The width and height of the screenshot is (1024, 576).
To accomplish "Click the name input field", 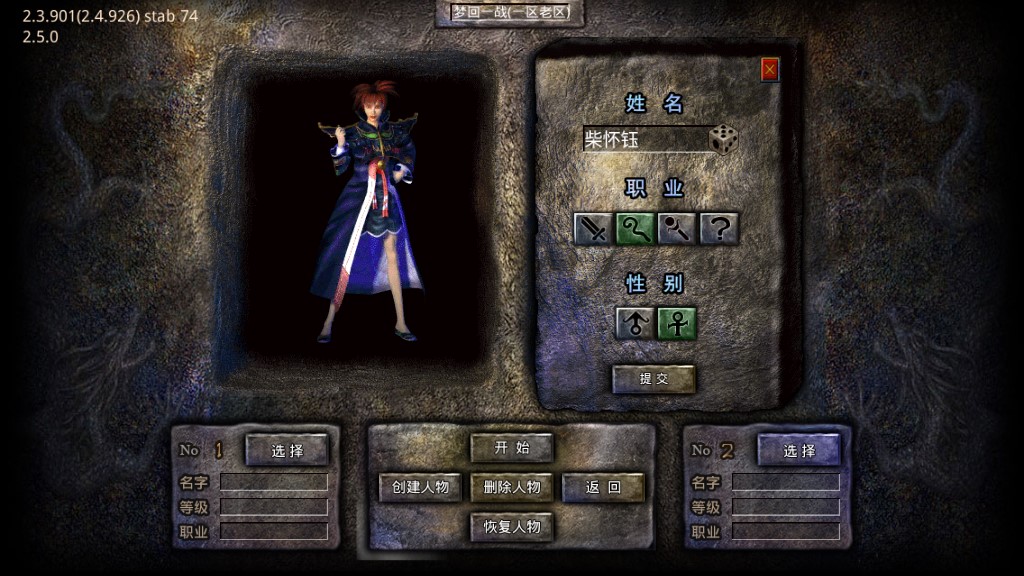I will tap(644, 140).
